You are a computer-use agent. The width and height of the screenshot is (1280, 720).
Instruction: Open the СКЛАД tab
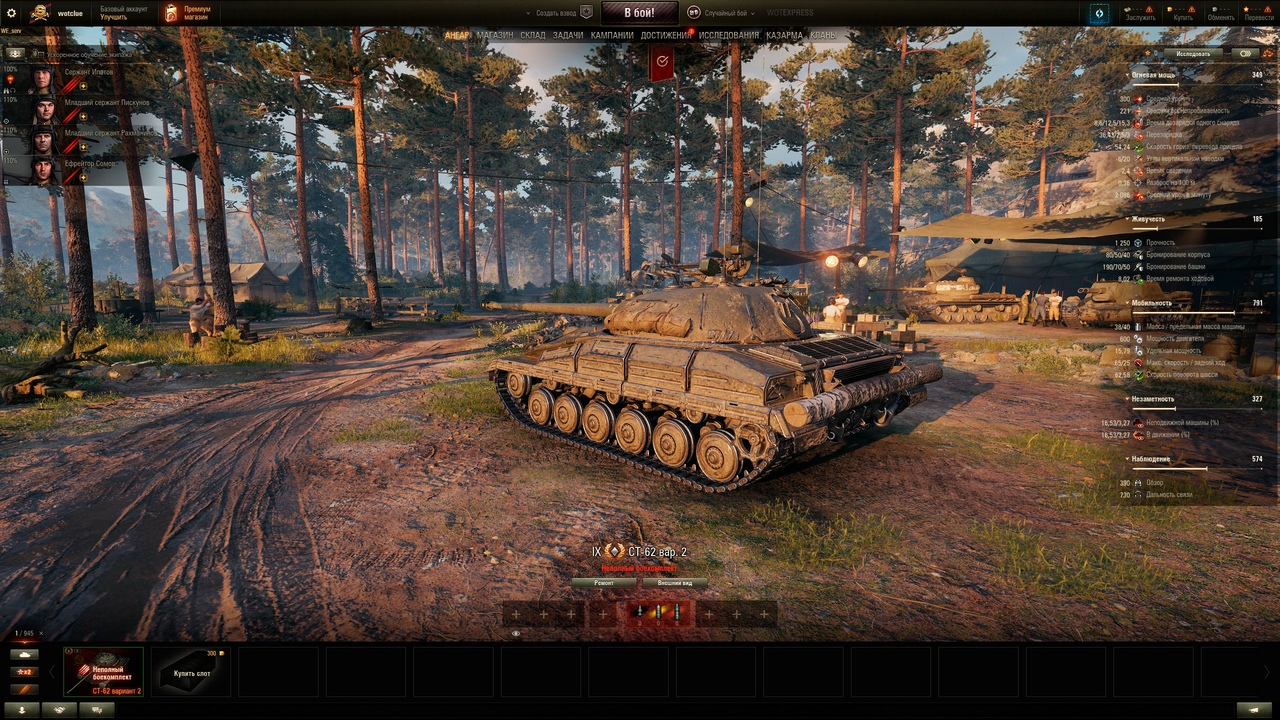533,35
